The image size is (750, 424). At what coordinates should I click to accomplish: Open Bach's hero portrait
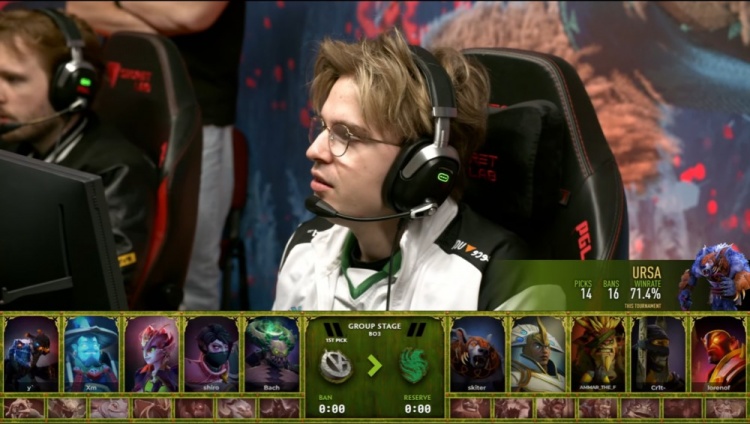[x=271, y=353]
